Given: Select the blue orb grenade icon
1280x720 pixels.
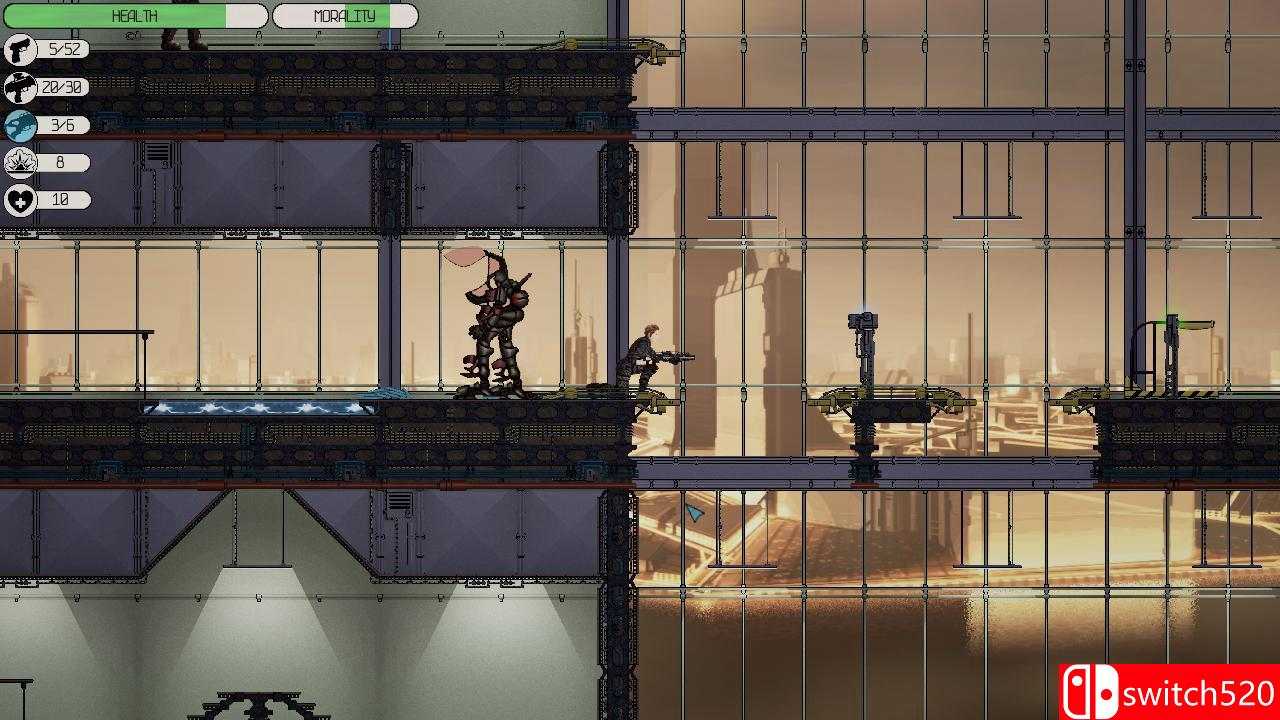Looking at the screenshot, I should [x=19, y=124].
